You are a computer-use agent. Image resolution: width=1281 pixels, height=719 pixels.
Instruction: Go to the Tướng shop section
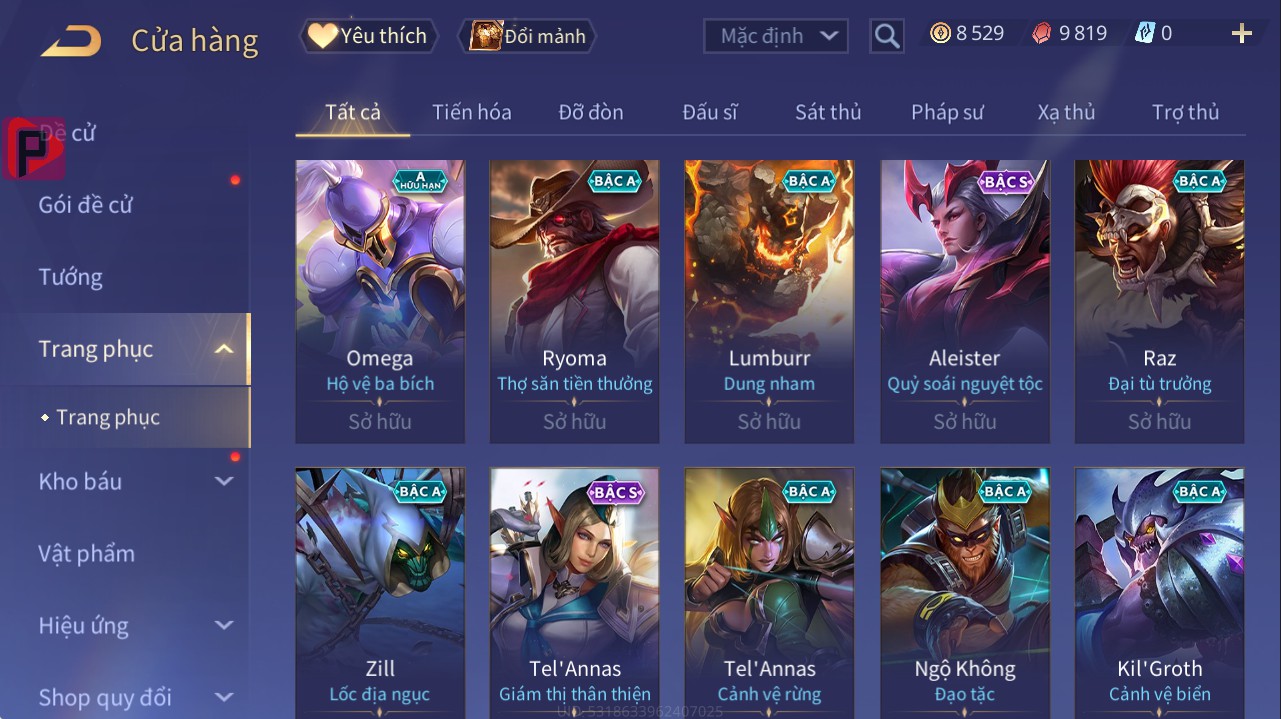click(70, 277)
